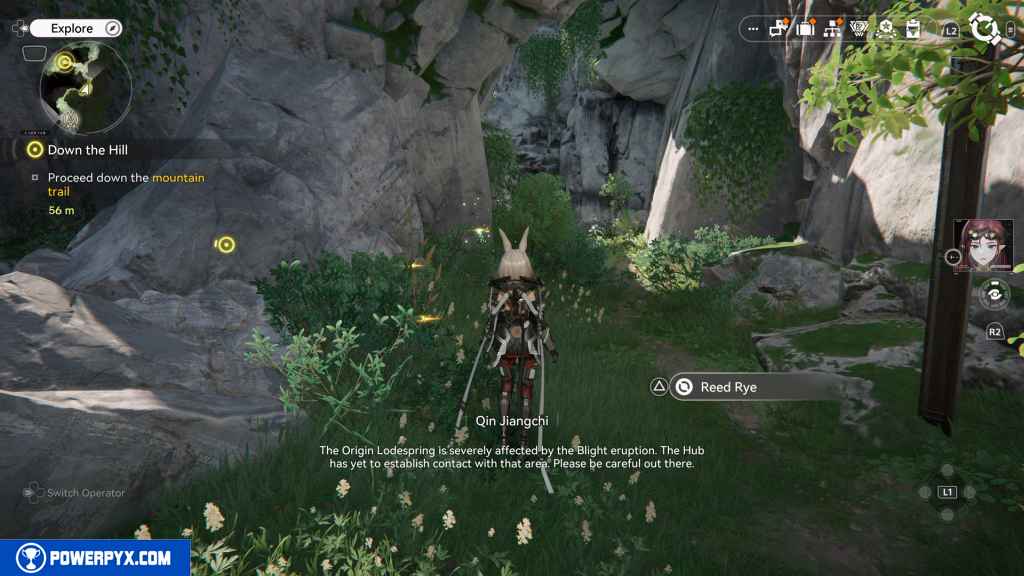Visit the PowerPyx.com watermark logo
Image resolution: width=1024 pixels, height=576 pixels.
pos(95,558)
